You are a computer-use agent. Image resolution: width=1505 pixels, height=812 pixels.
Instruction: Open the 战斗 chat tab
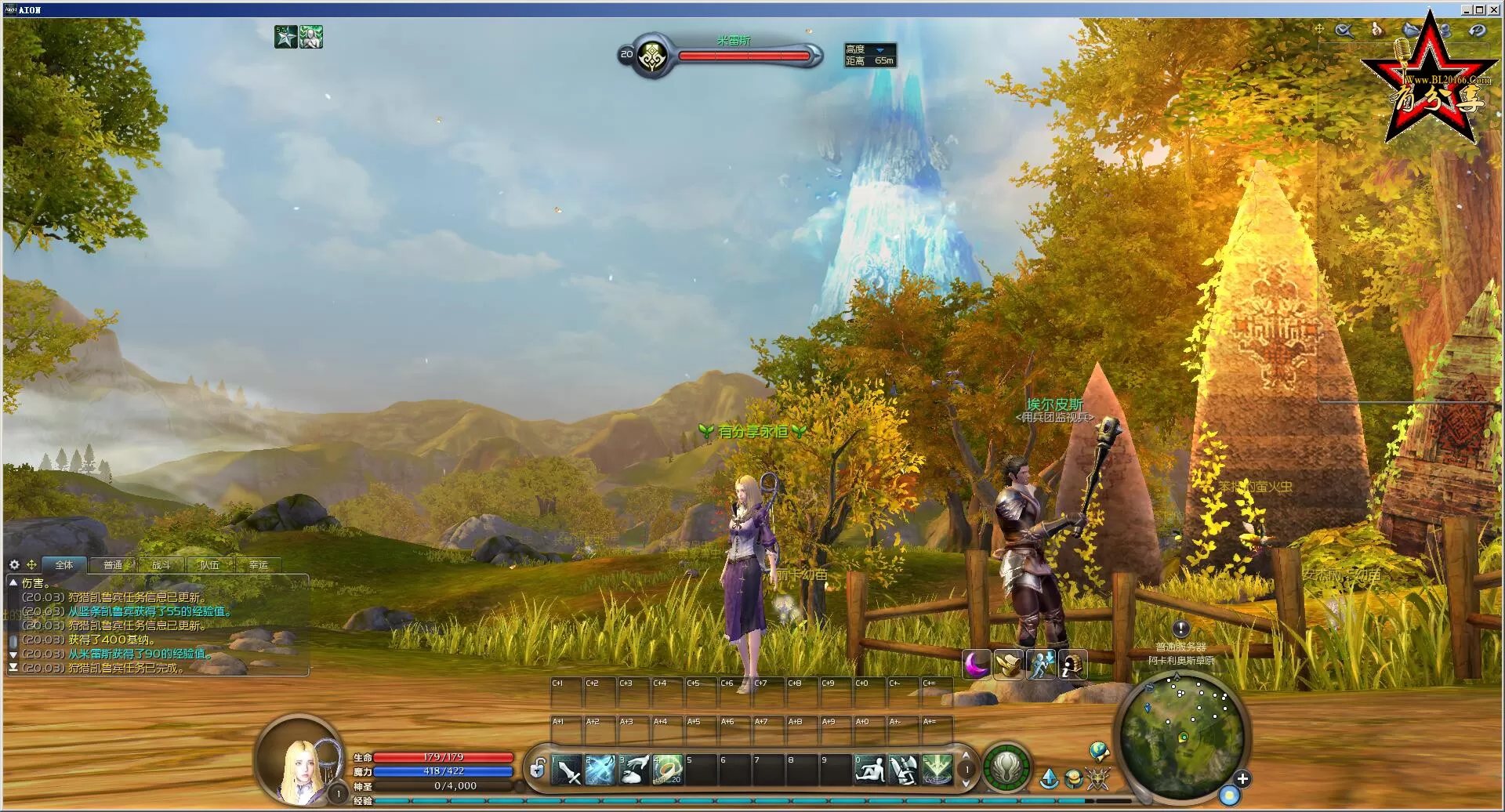161,564
